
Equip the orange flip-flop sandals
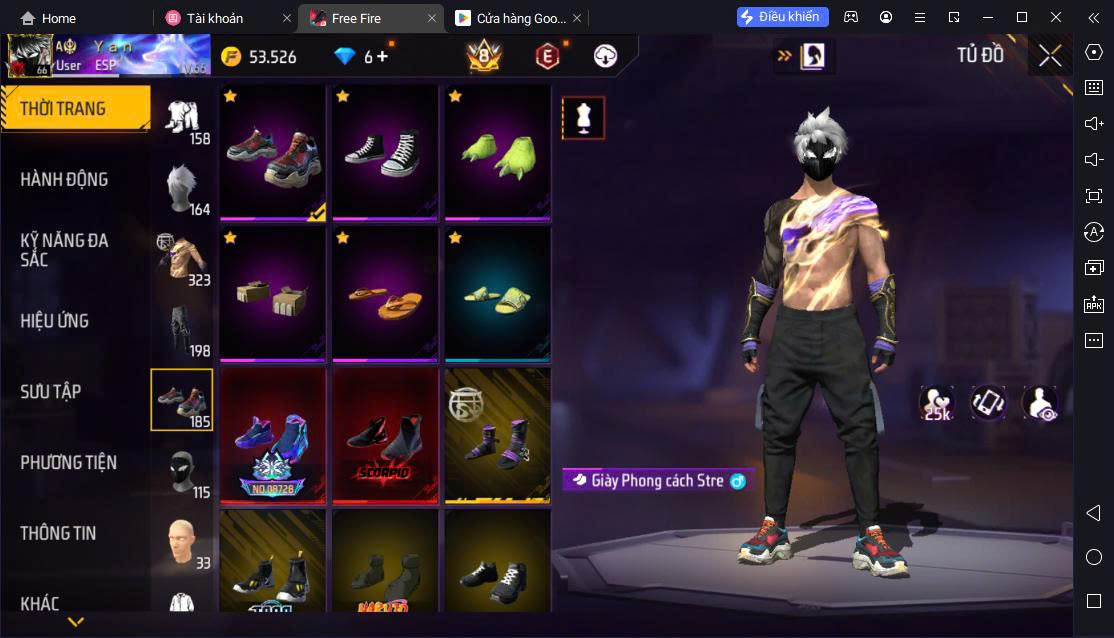pyautogui.click(x=385, y=293)
